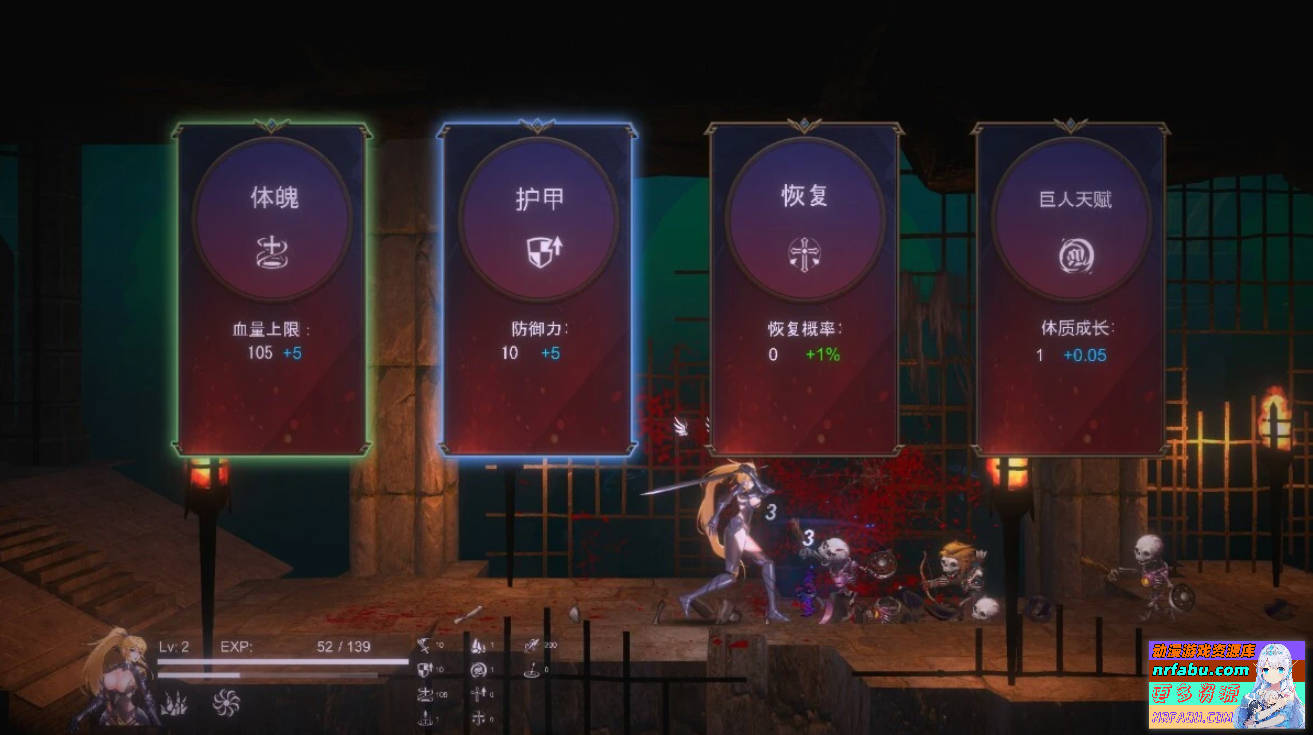The width and height of the screenshot is (1313, 735).
Task: Click the crossed-swords icon showing 230
Action: (532, 644)
